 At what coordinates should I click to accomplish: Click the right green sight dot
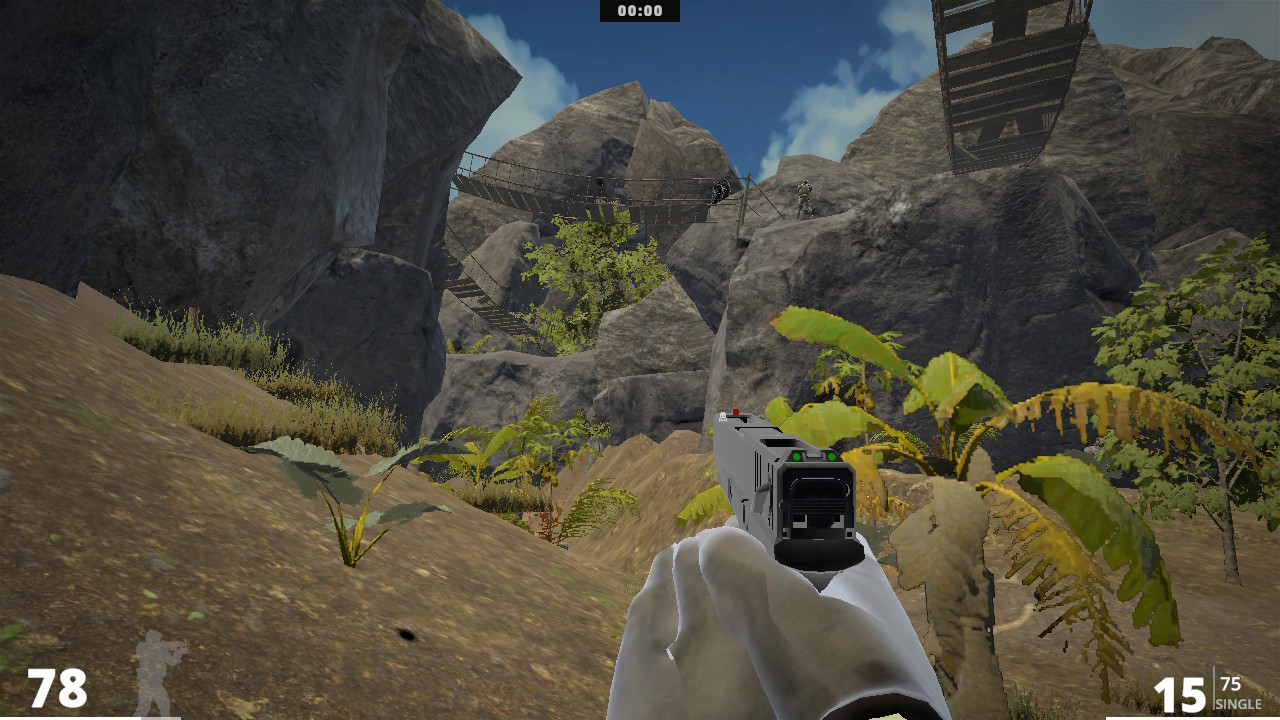(832, 456)
